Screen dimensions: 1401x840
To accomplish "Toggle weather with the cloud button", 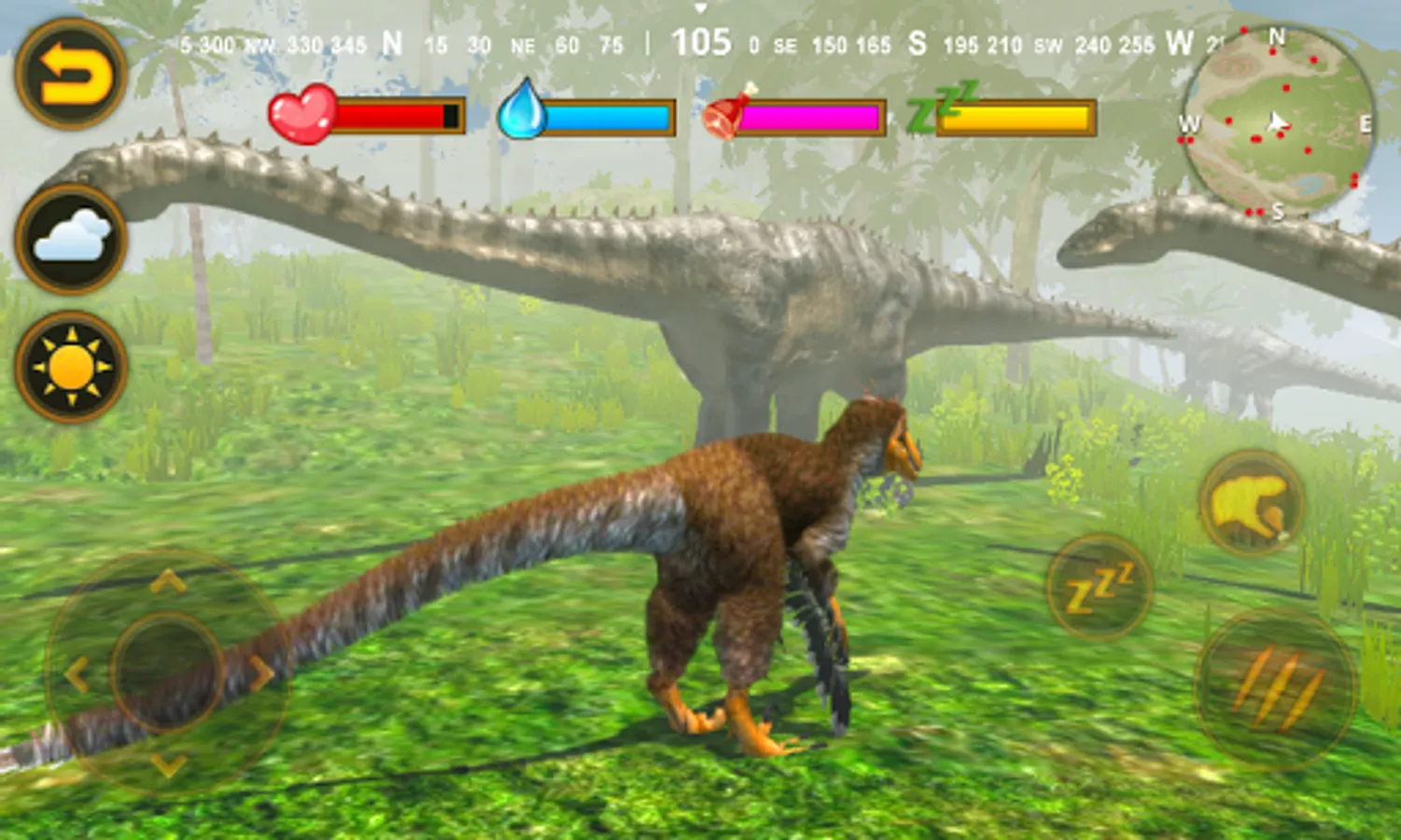I will click(x=70, y=238).
